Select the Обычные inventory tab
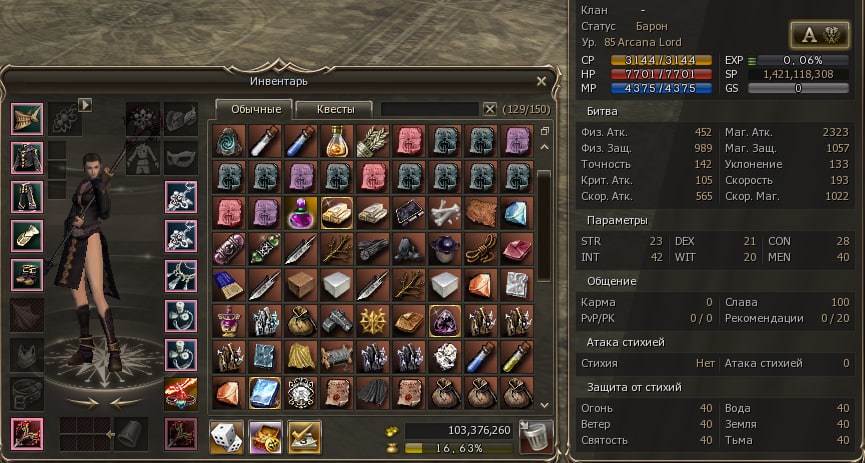This screenshot has width=865, height=463. click(254, 109)
